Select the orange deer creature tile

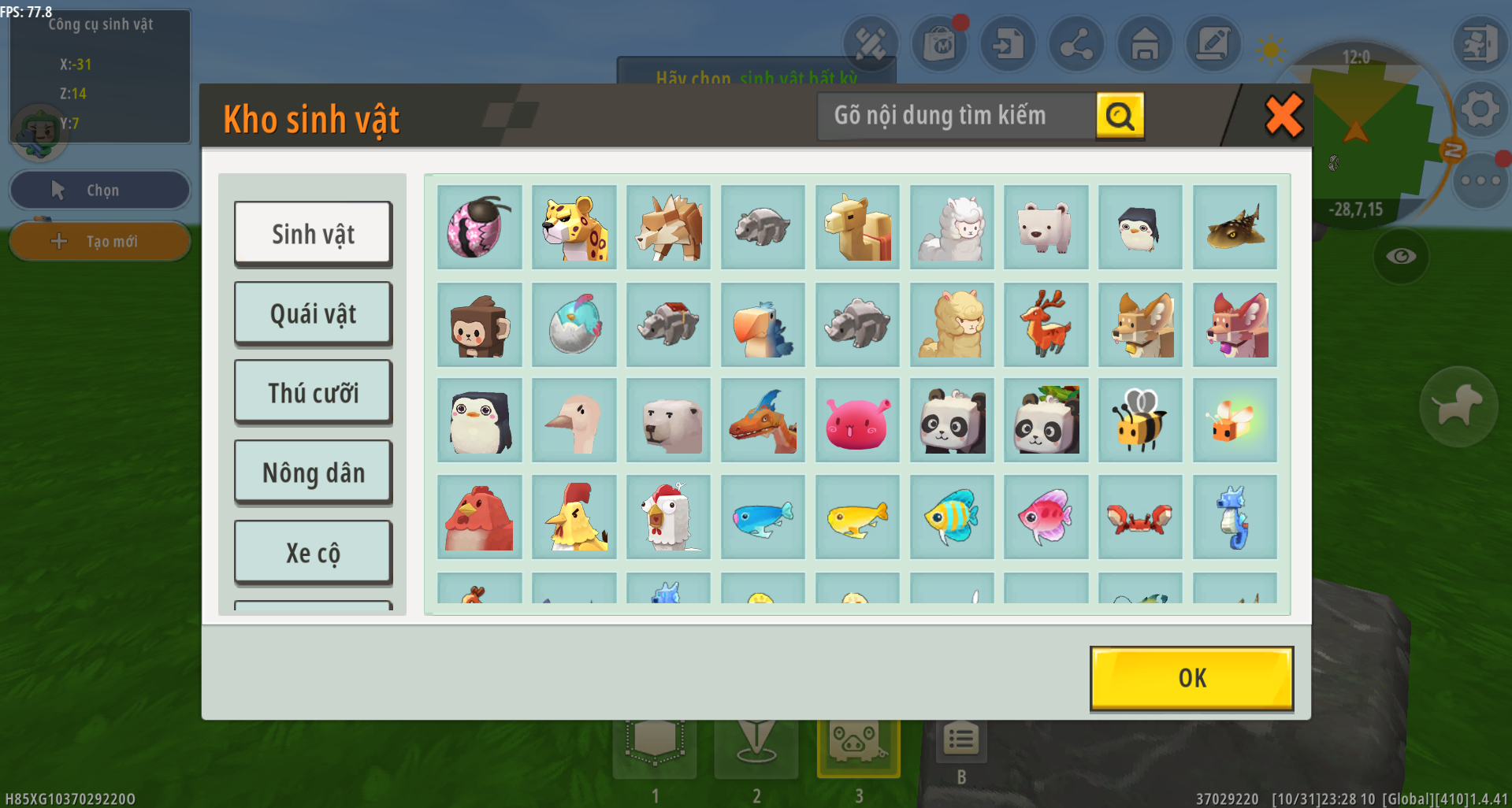[x=1046, y=325]
